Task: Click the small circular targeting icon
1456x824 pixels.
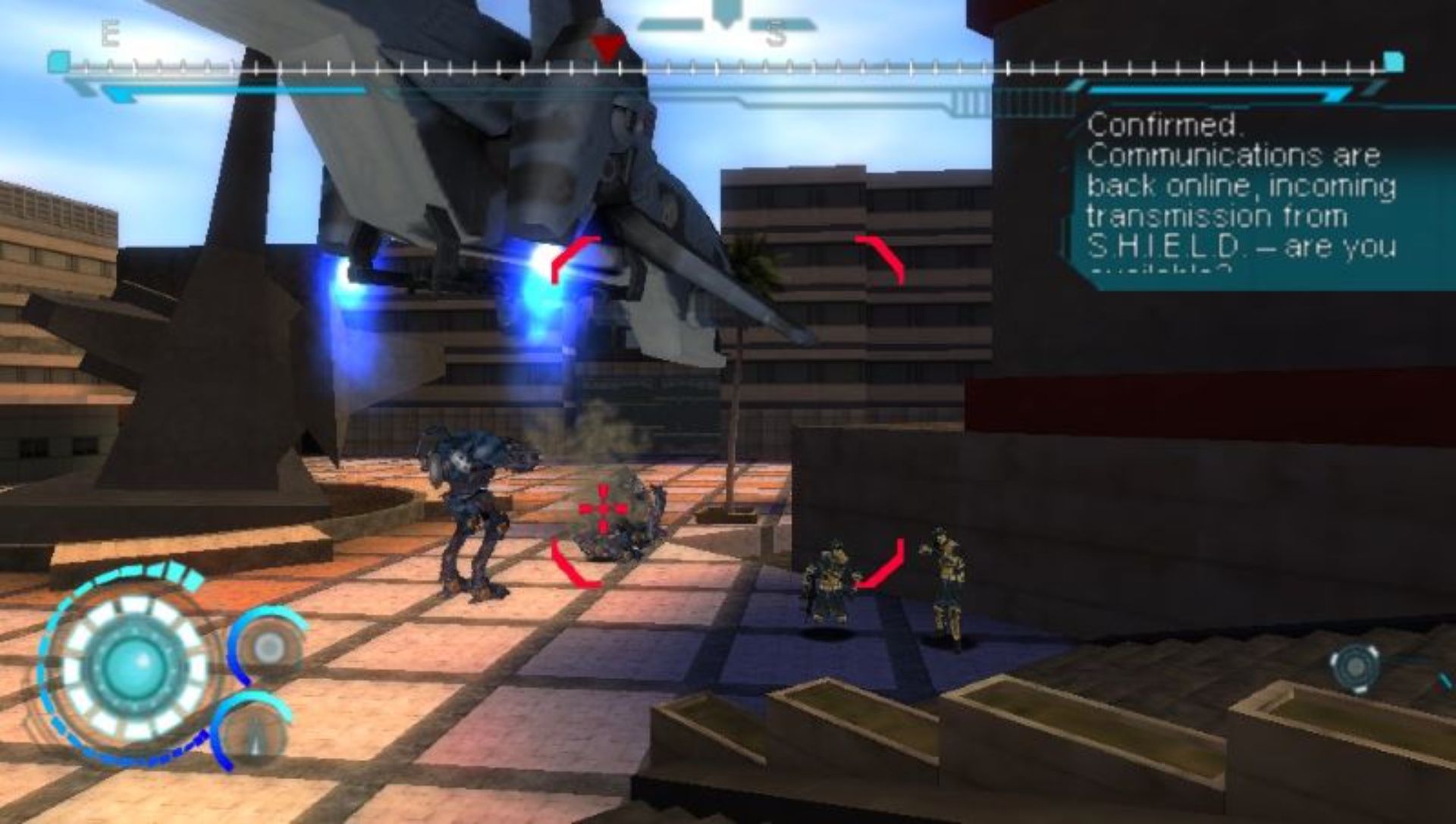Action: click(1354, 668)
